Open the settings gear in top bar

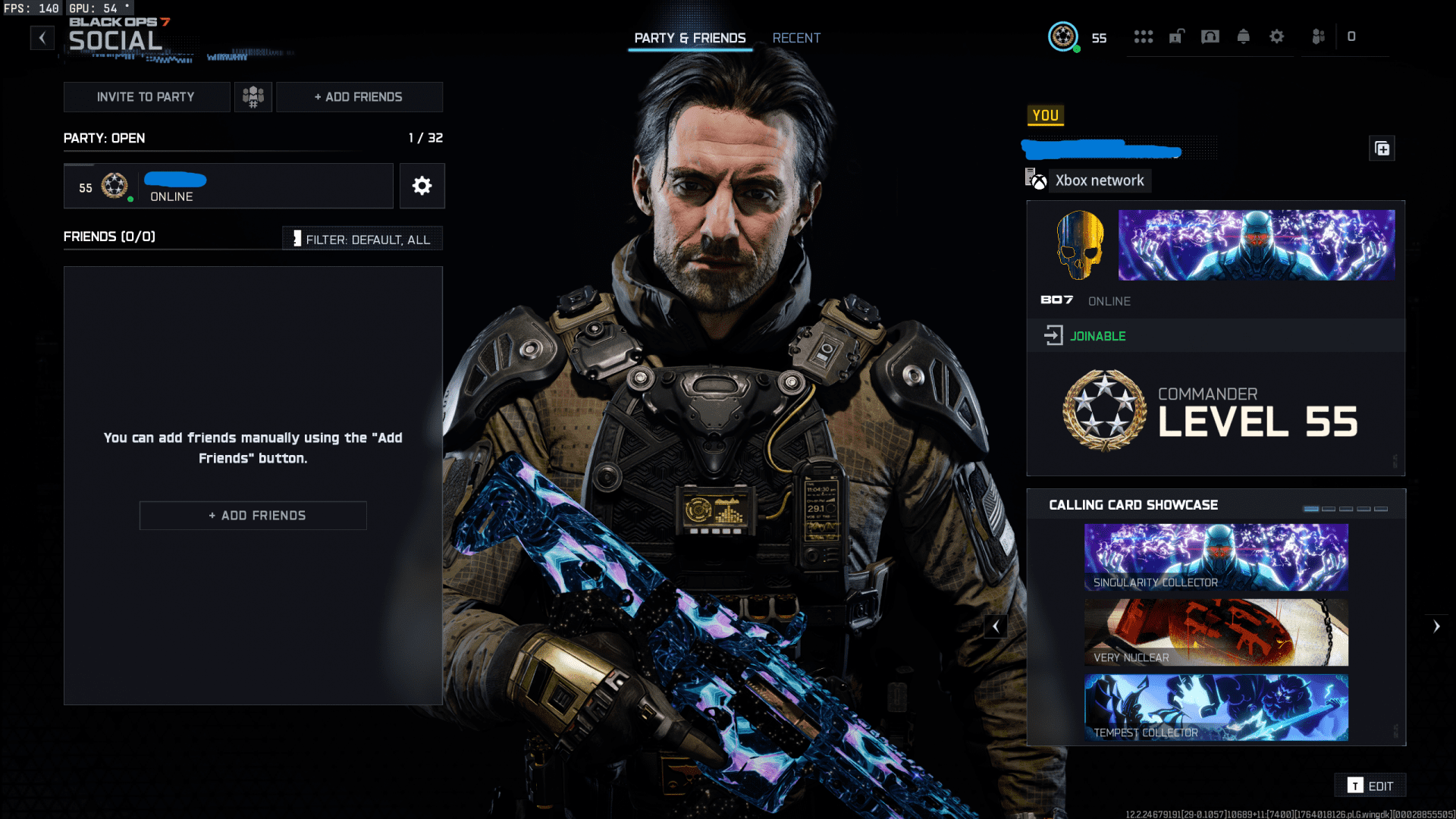coord(1276,36)
